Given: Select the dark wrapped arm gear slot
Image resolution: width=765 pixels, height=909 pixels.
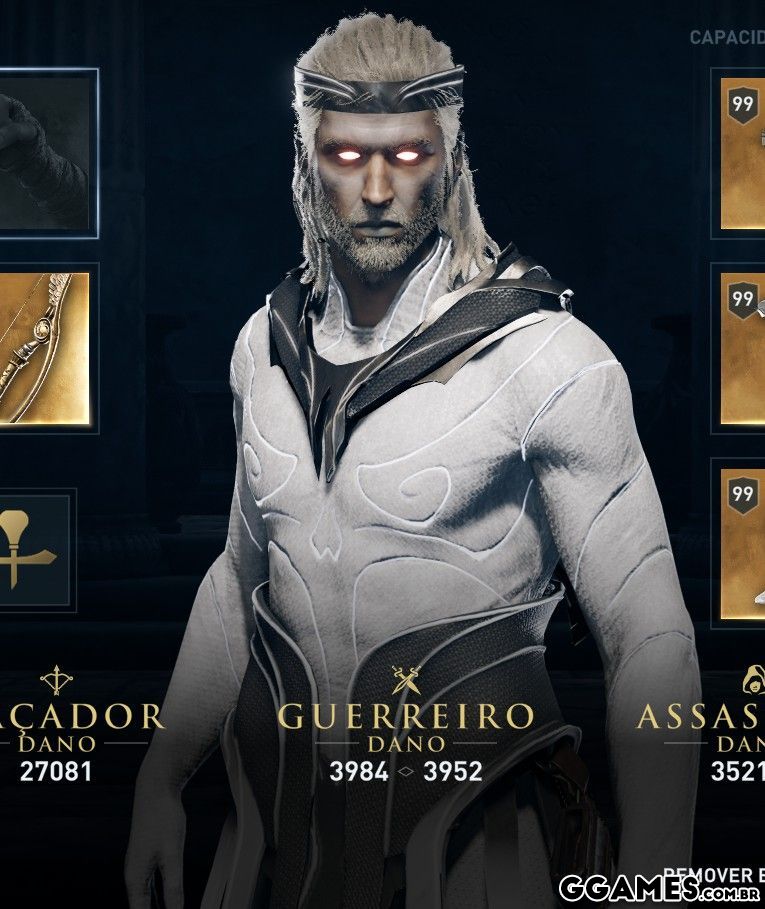Looking at the screenshot, I should (x=45, y=152).
